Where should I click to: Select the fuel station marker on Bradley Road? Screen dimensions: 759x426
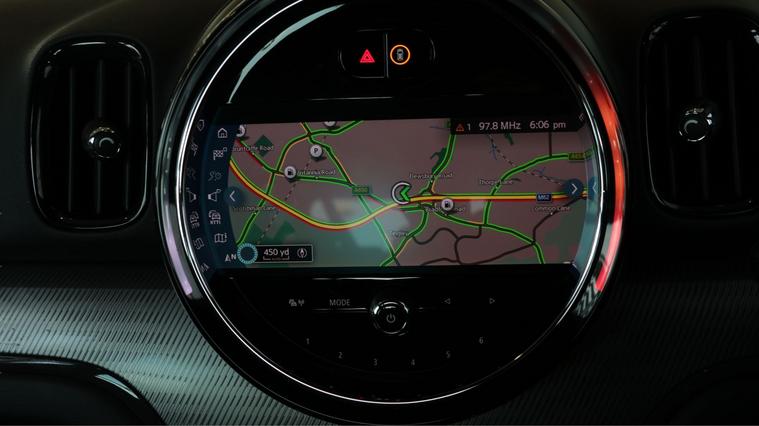446,205
